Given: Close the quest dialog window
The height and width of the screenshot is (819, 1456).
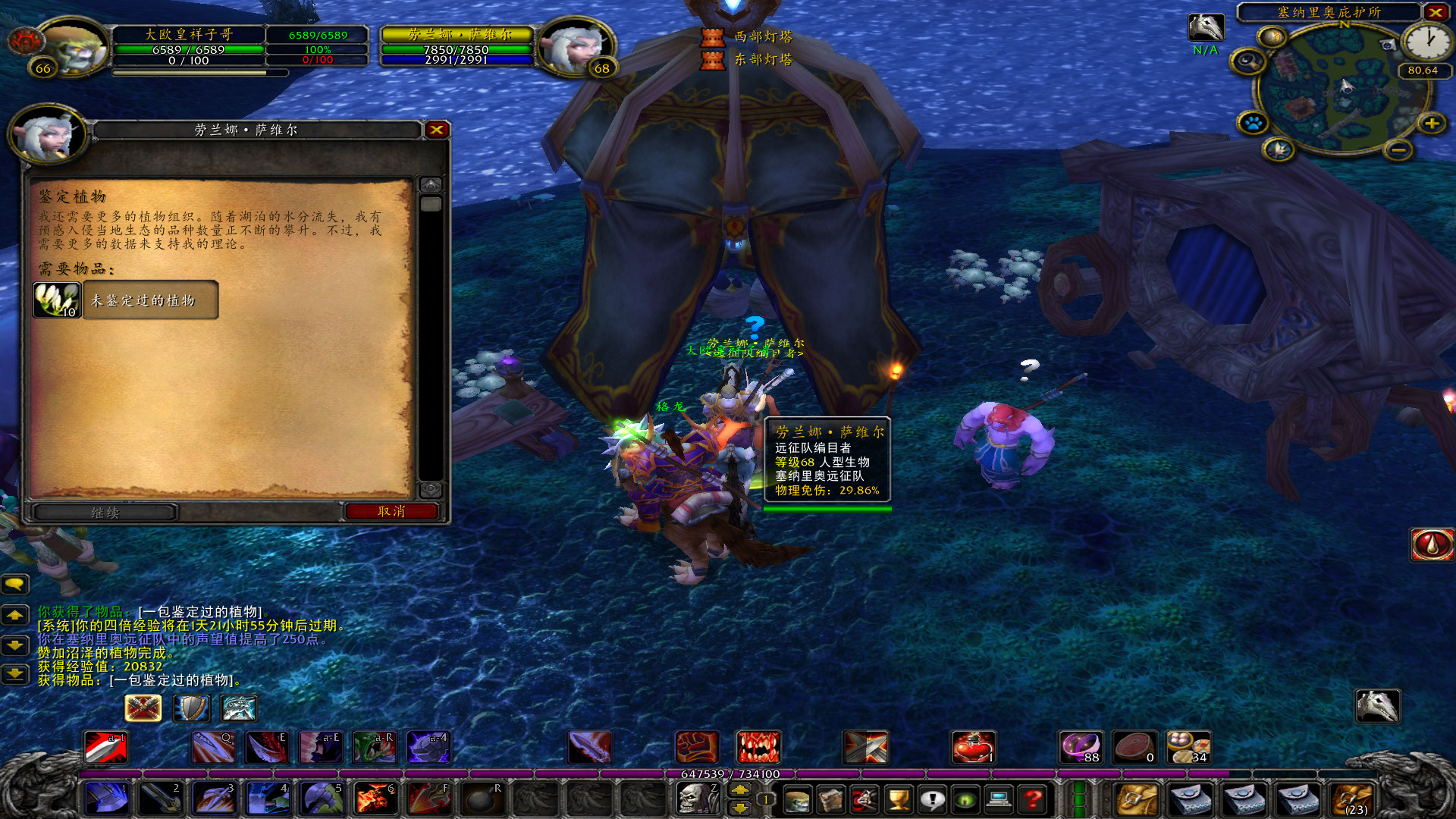Looking at the screenshot, I should pyautogui.click(x=437, y=130).
